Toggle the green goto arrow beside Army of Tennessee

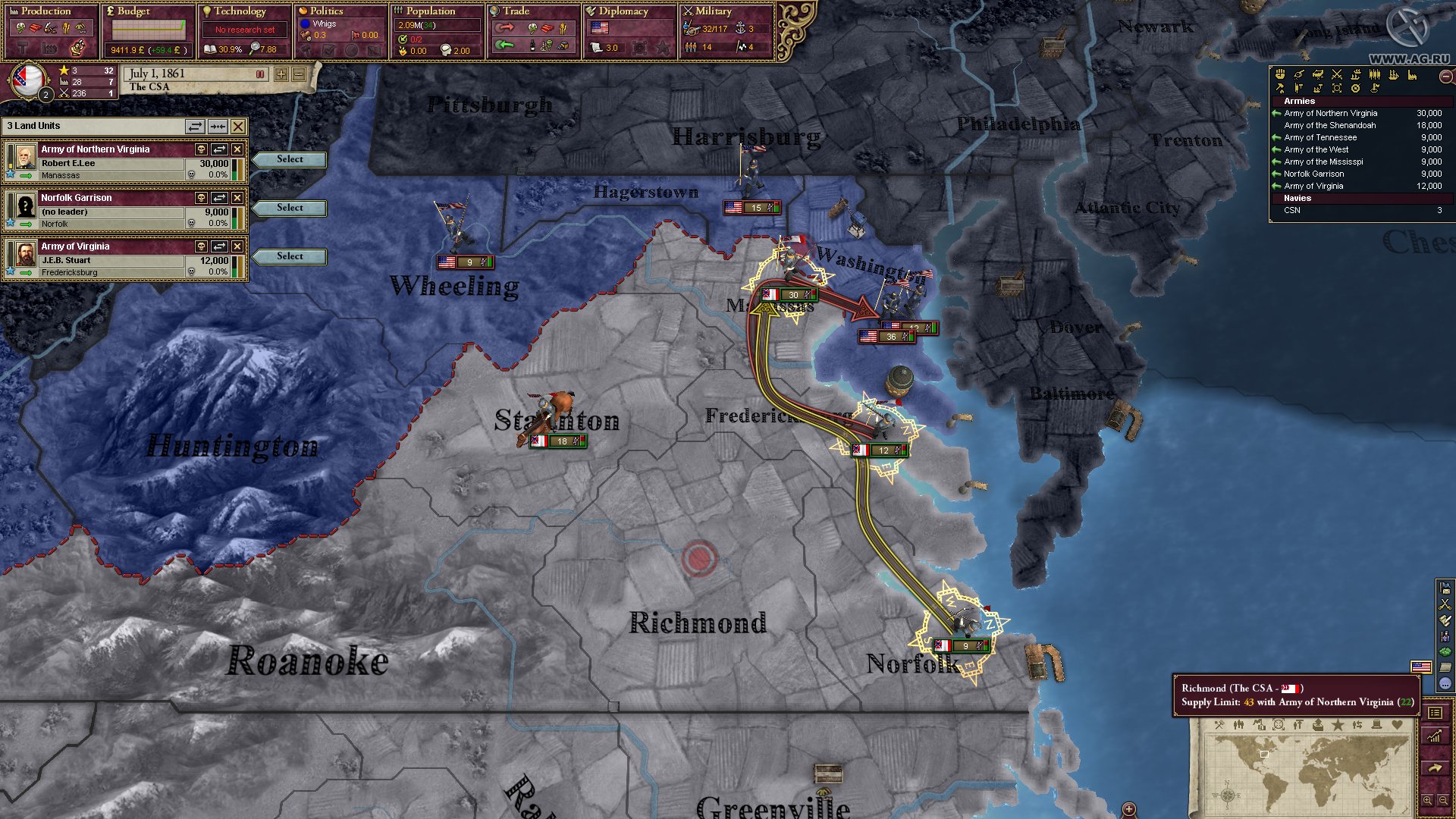tap(1278, 137)
